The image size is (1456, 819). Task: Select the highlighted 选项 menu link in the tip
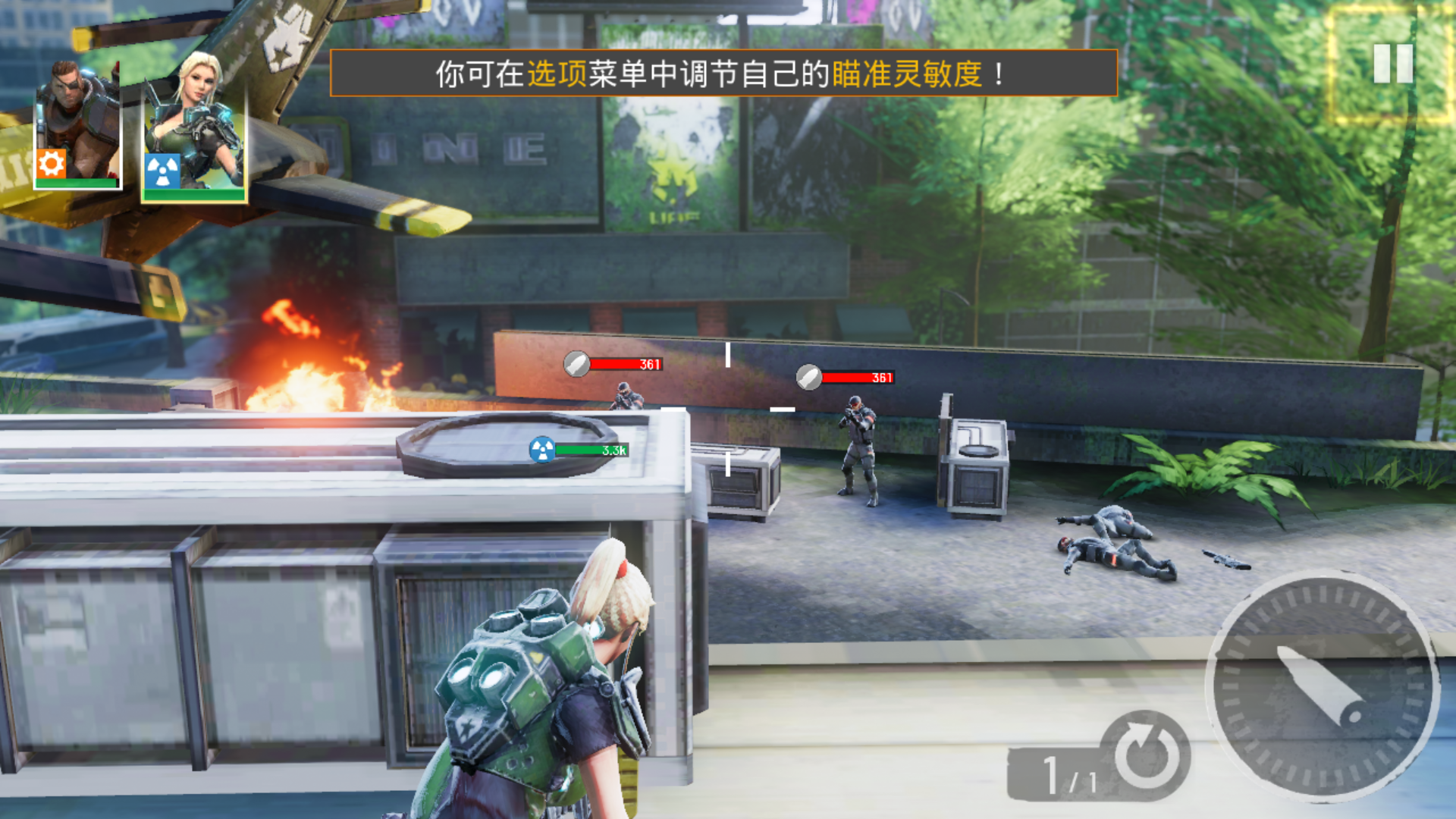pos(559,74)
